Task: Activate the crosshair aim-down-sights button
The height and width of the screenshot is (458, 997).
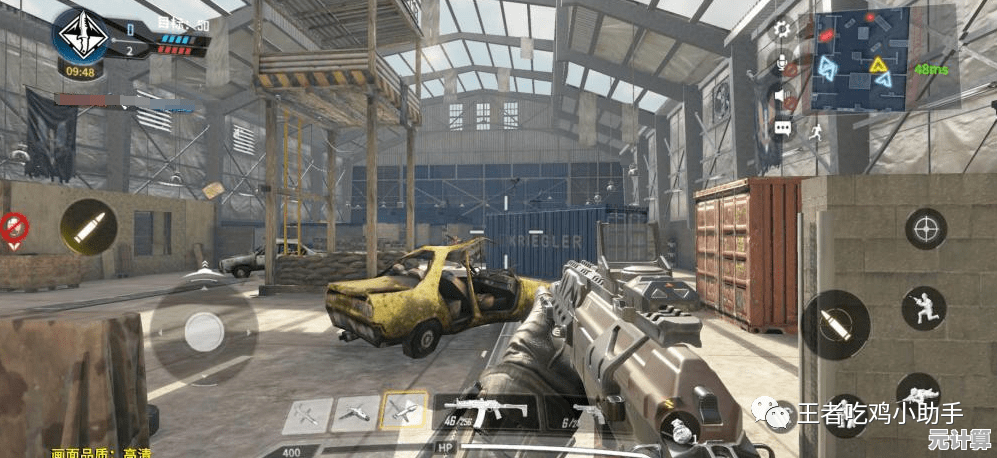Action: point(925,229)
